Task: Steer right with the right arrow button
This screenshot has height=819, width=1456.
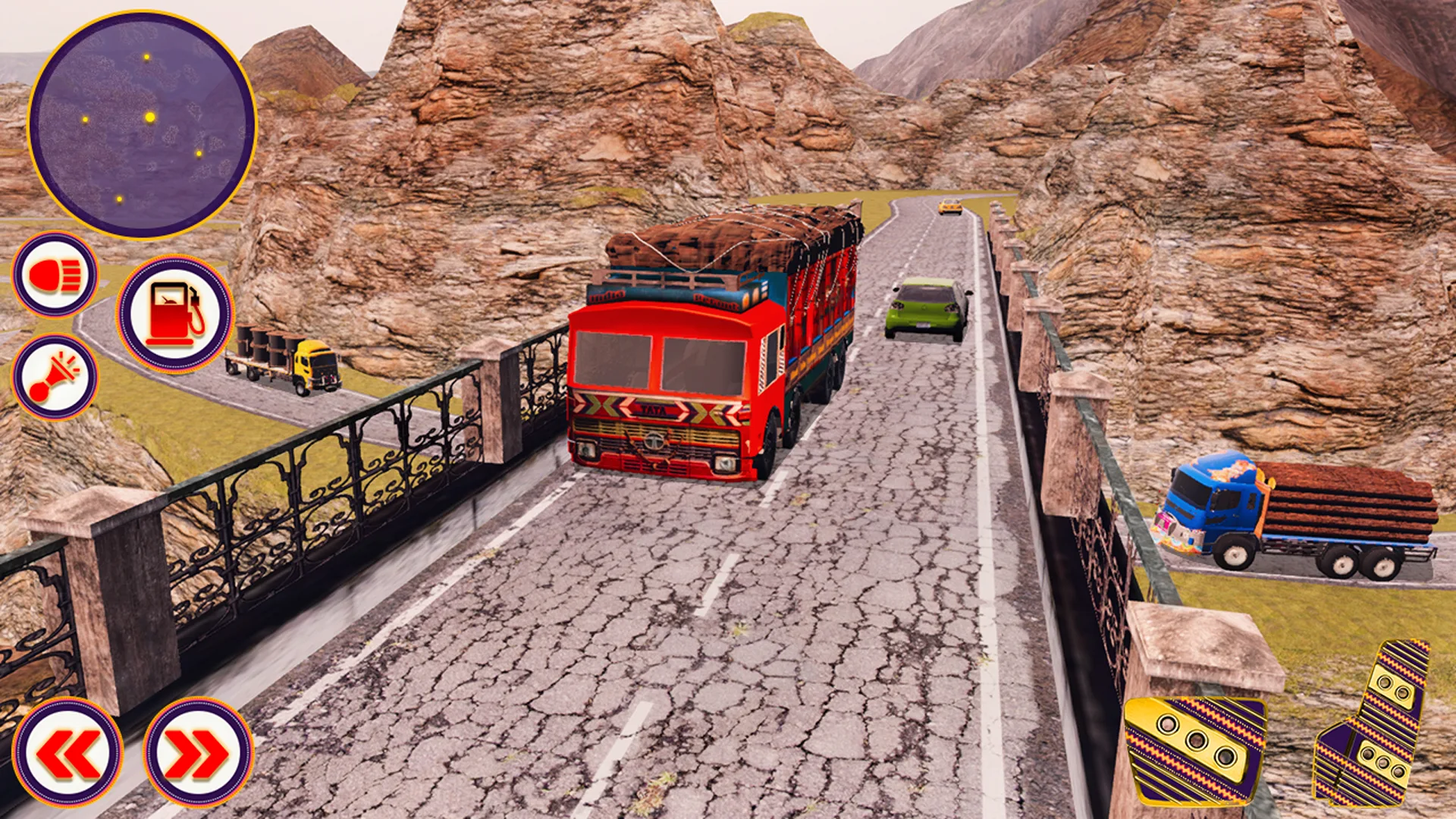Action: point(198,752)
